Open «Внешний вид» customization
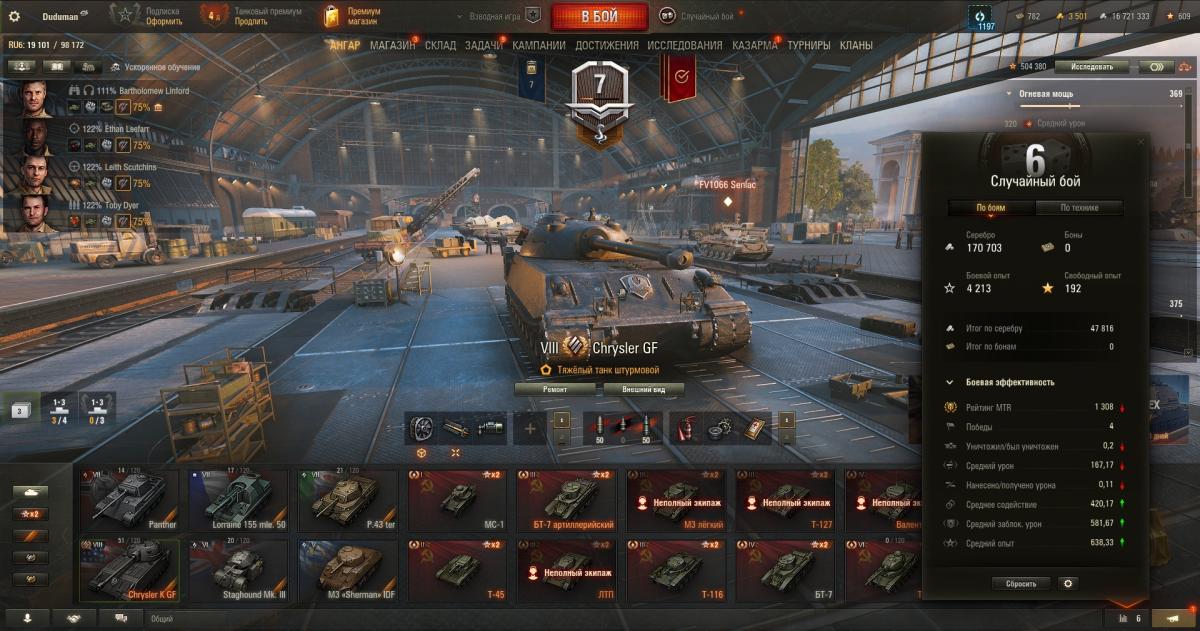Screen dimensions: 1200x631 (643, 389)
